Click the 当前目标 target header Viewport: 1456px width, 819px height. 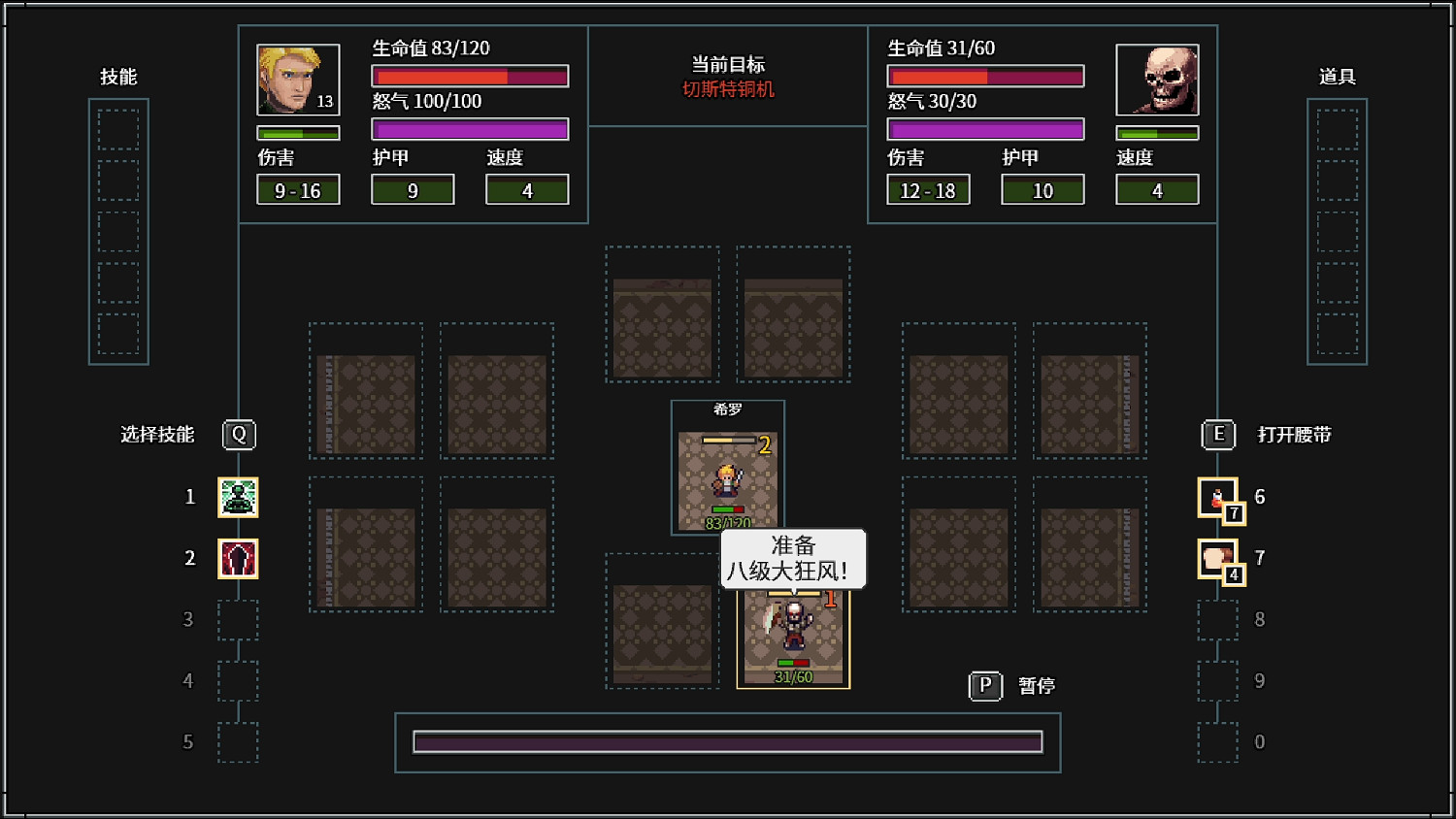tap(728, 65)
